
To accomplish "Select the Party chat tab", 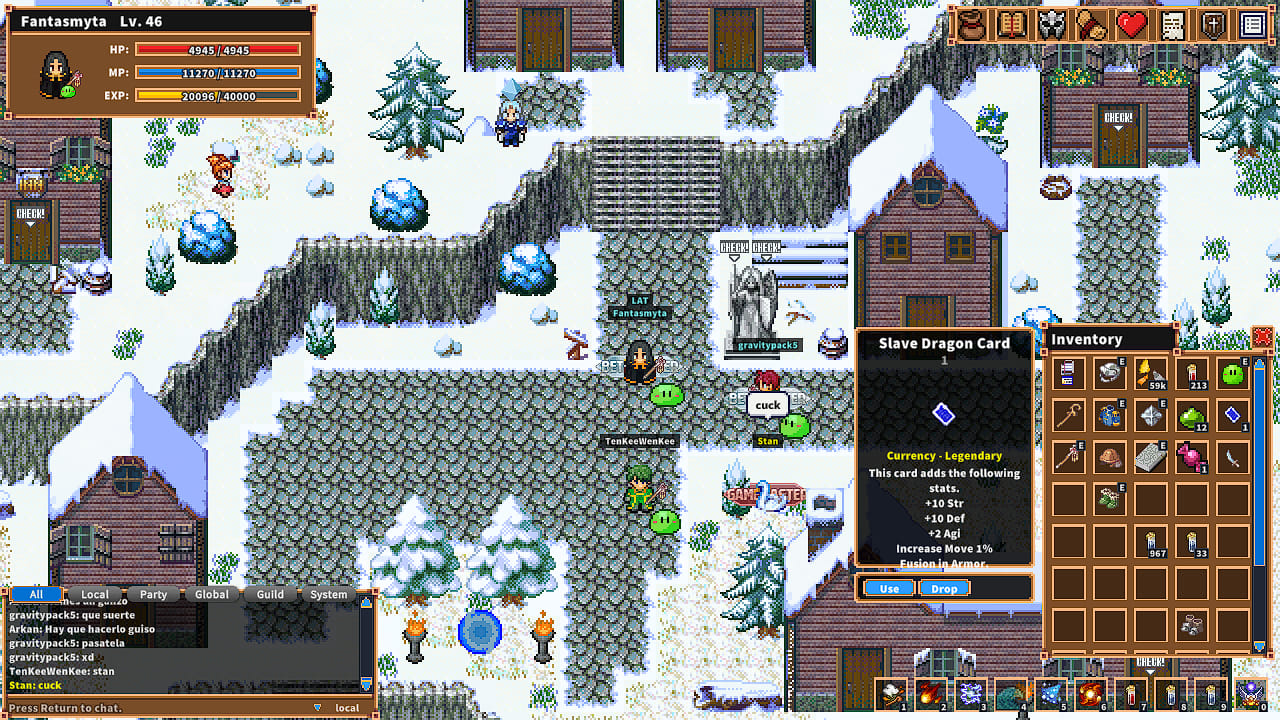I will 153,594.
